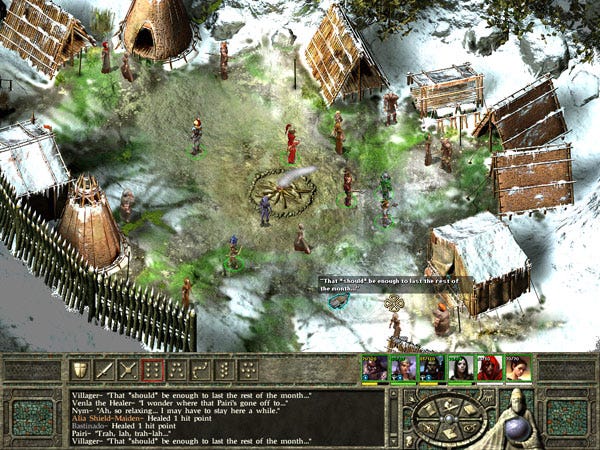Screen dimensions: 600x450
Task: Select the bearded dwarf party portrait
Action: click(x=374, y=369)
